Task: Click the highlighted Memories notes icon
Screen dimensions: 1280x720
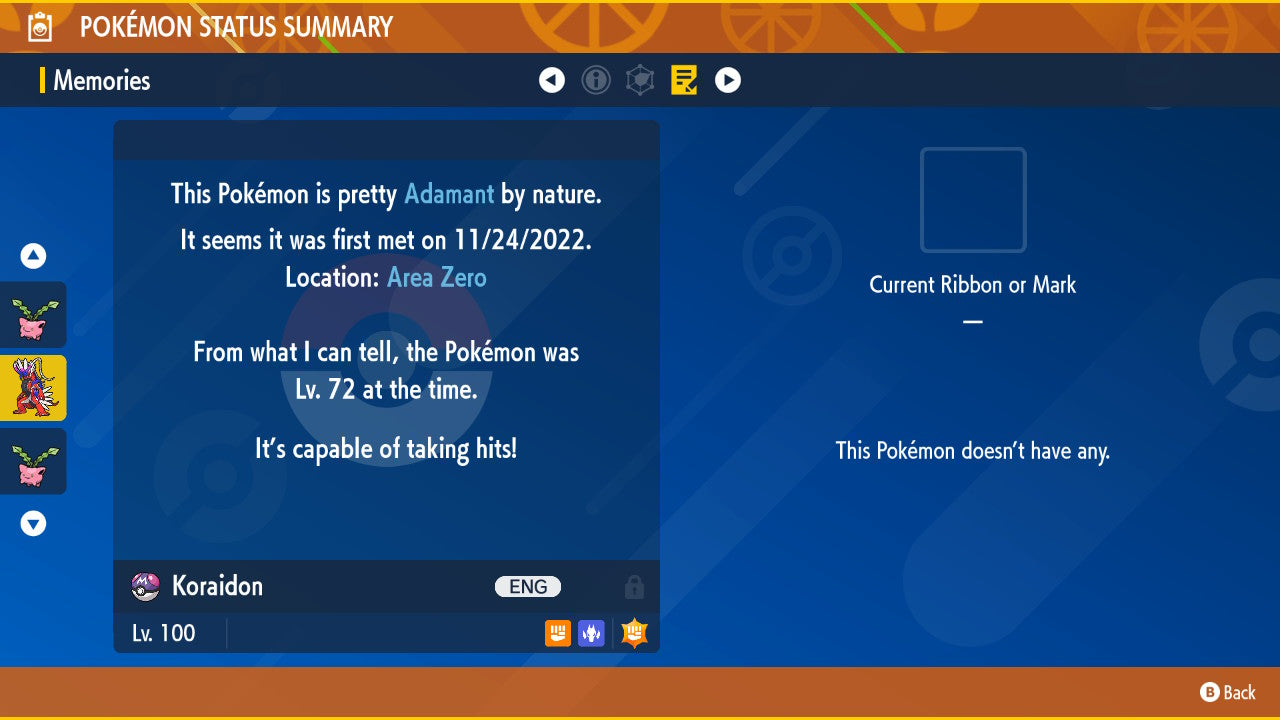Action: (x=684, y=80)
